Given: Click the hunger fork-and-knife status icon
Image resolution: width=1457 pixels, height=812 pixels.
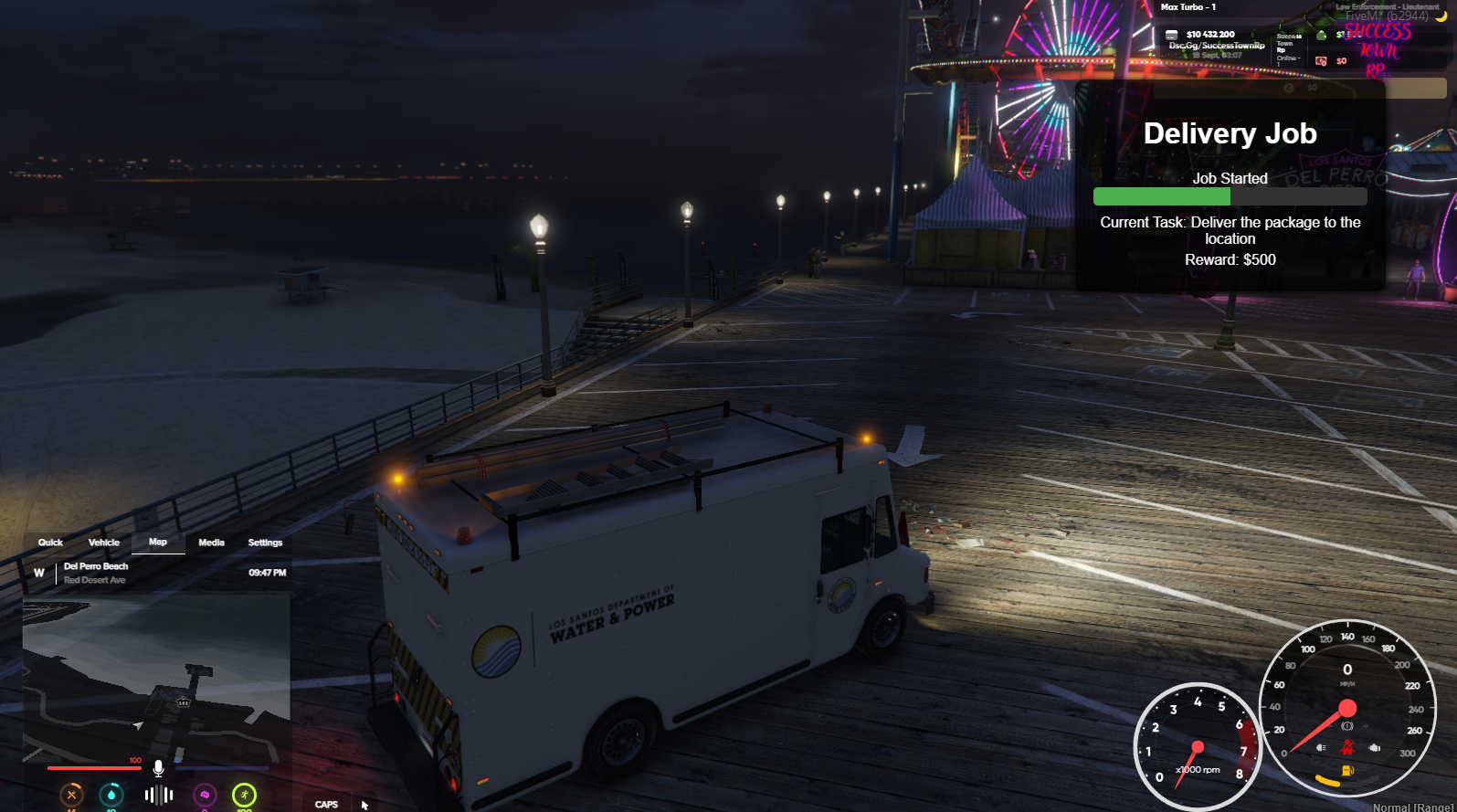Looking at the screenshot, I should [71, 795].
